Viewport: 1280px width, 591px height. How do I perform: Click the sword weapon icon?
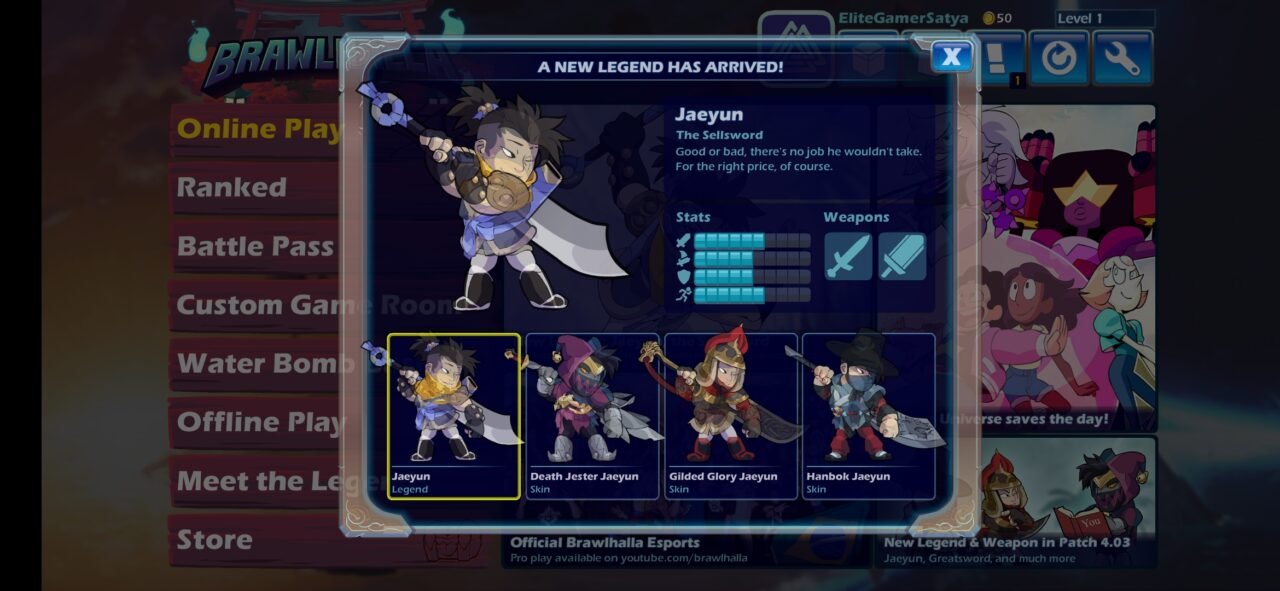click(848, 256)
